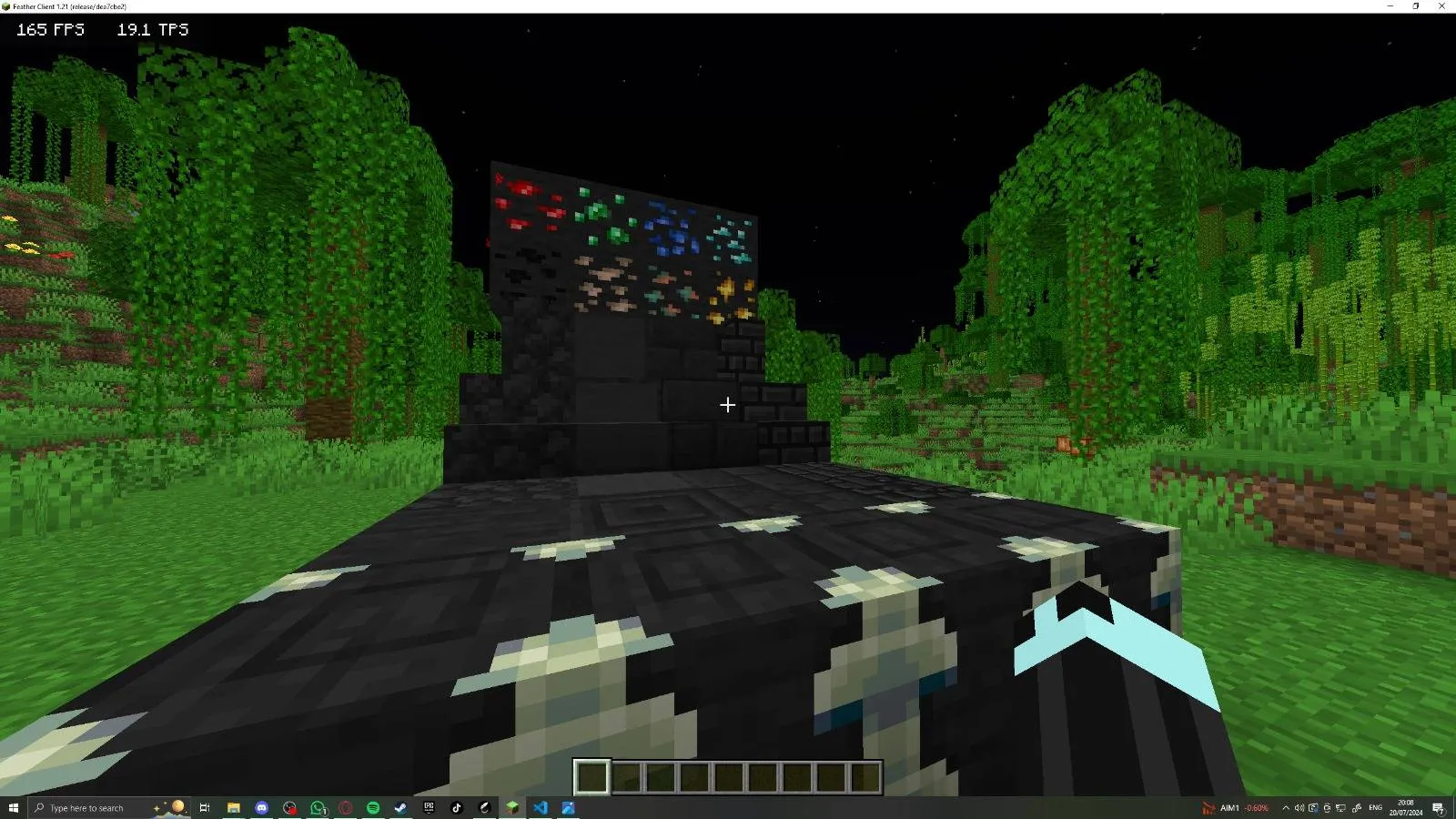The image size is (1456, 819).
Task: Click the network status tray icon
Action: tap(1341, 807)
